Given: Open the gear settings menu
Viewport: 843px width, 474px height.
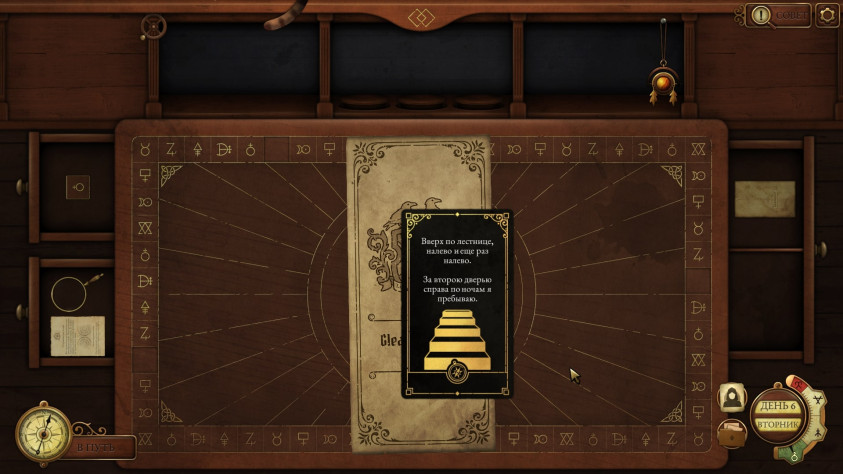Looking at the screenshot, I should point(827,15).
